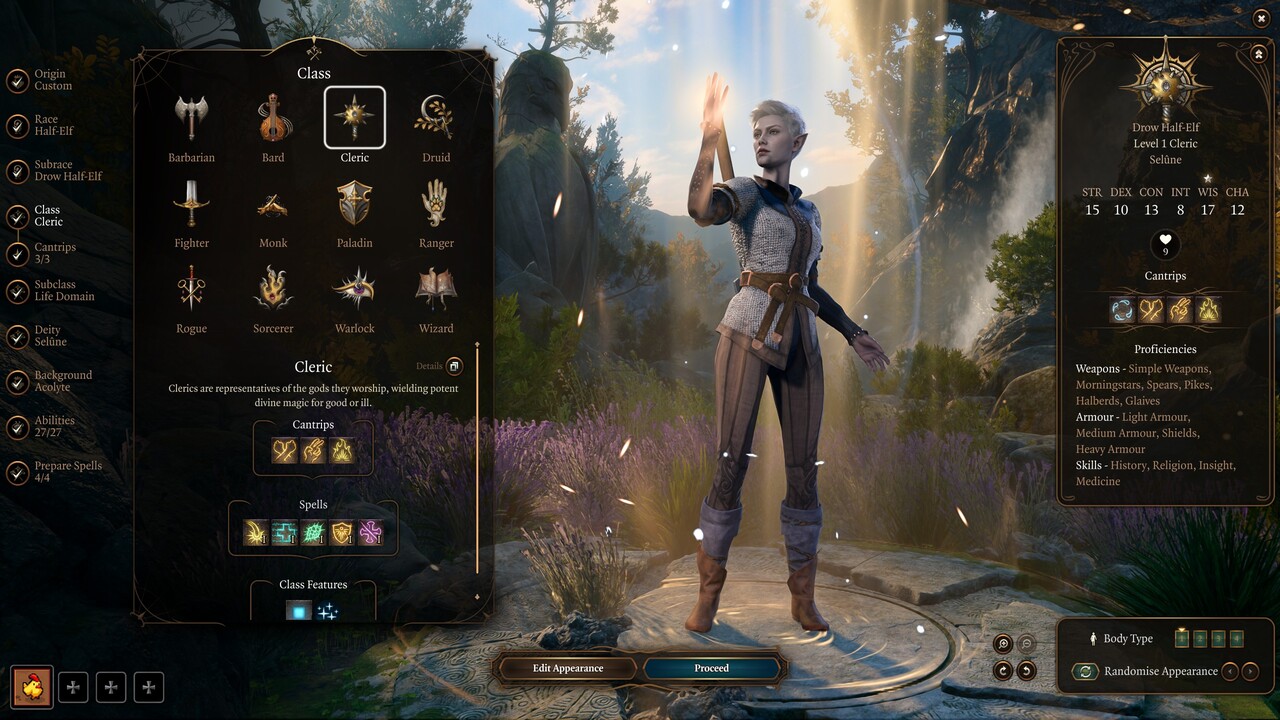Click the checkmark beside Subclass Life Domain

coord(20,290)
